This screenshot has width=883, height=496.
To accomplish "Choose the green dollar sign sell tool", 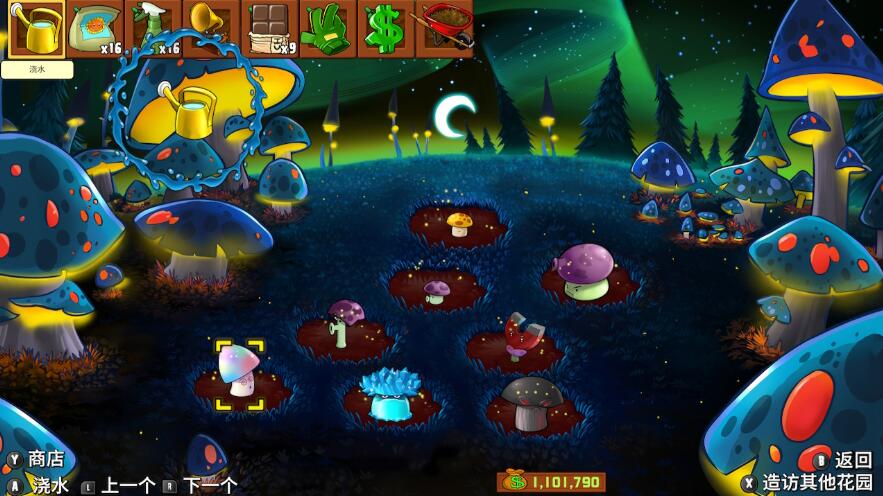I will pos(384,29).
